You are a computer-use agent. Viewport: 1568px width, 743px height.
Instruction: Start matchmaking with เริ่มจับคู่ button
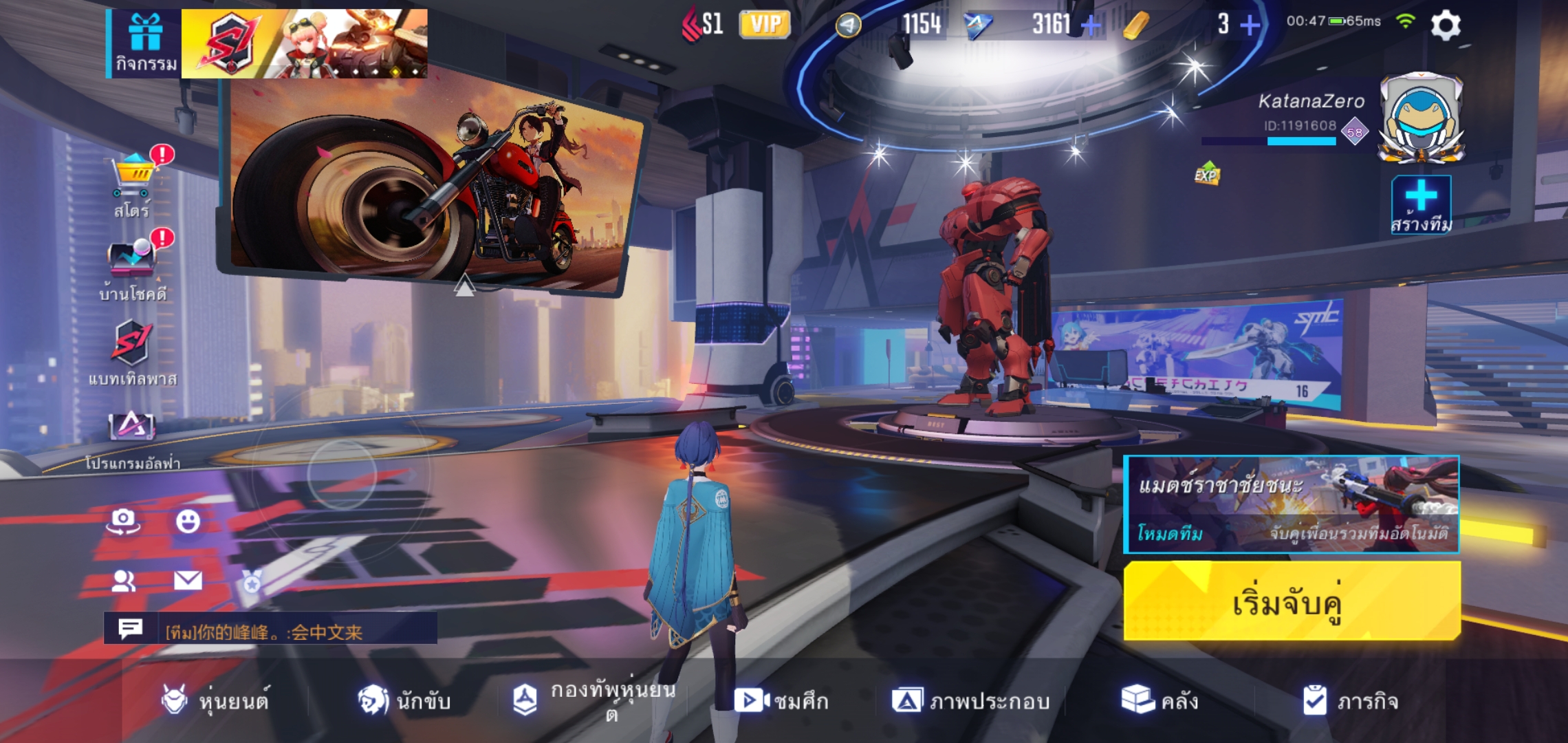1292,602
